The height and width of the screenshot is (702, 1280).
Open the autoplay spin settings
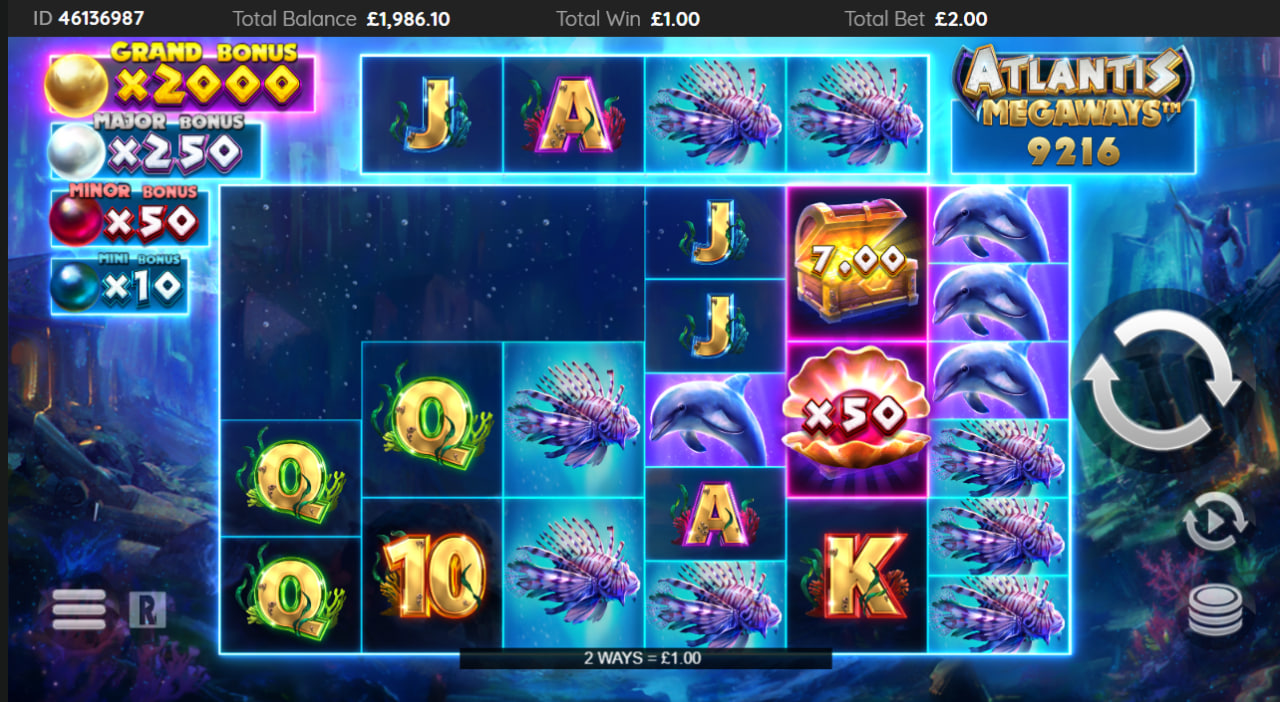[x=1215, y=521]
